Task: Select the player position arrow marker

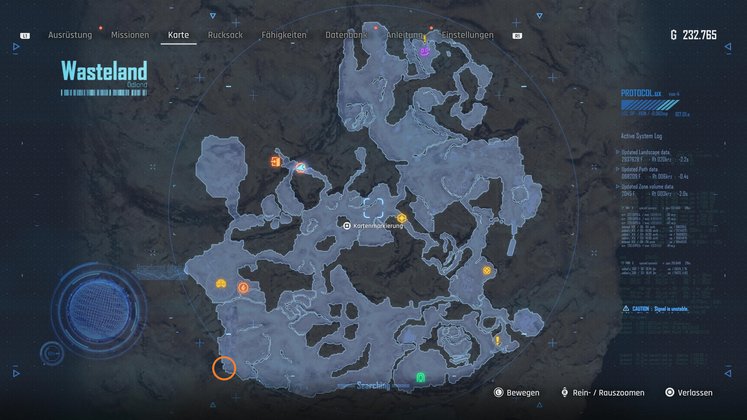Action: point(301,167)
